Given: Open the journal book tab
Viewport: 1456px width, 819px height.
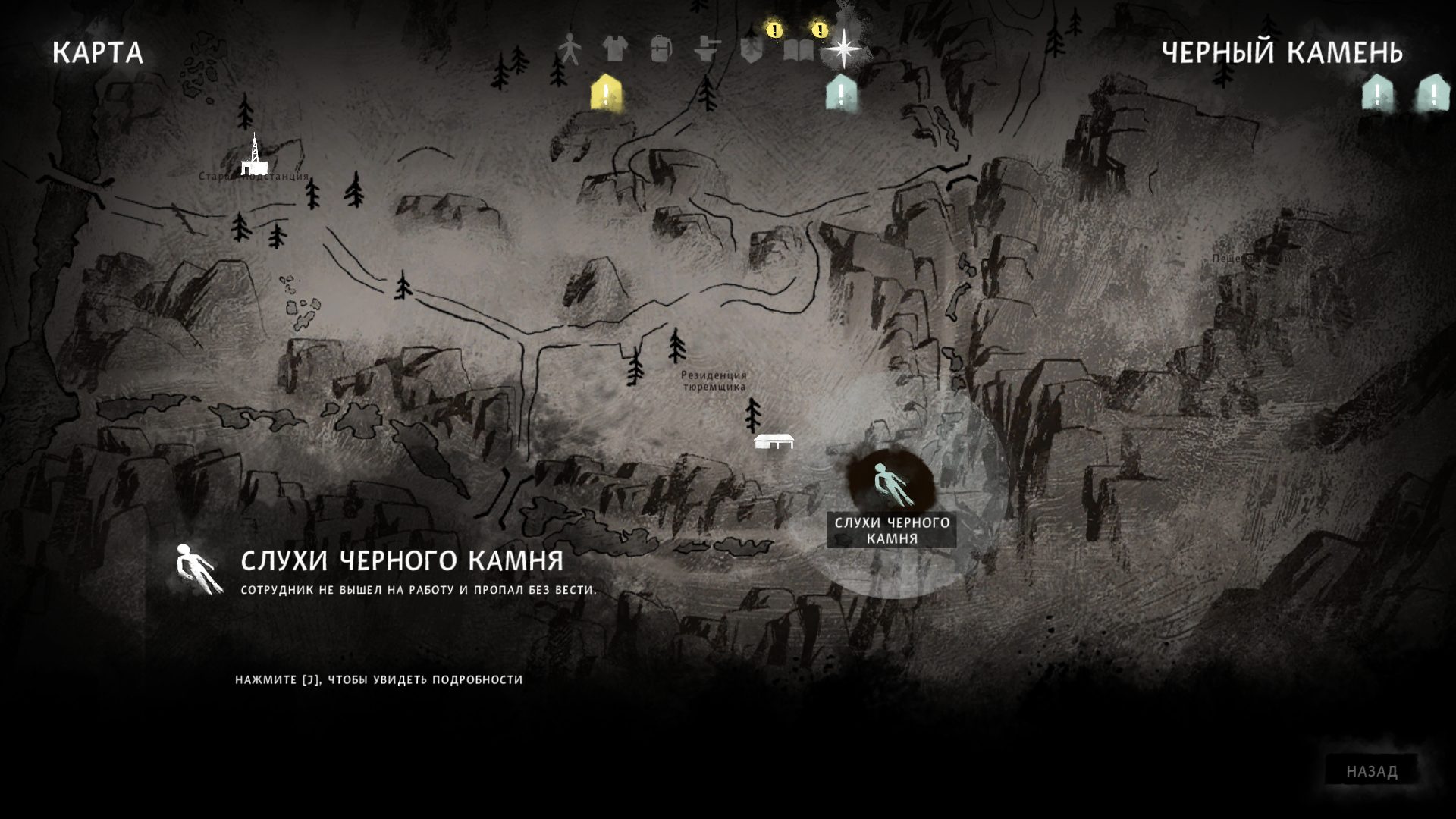Looking at the screenshot, I should [x=798, y=50].
